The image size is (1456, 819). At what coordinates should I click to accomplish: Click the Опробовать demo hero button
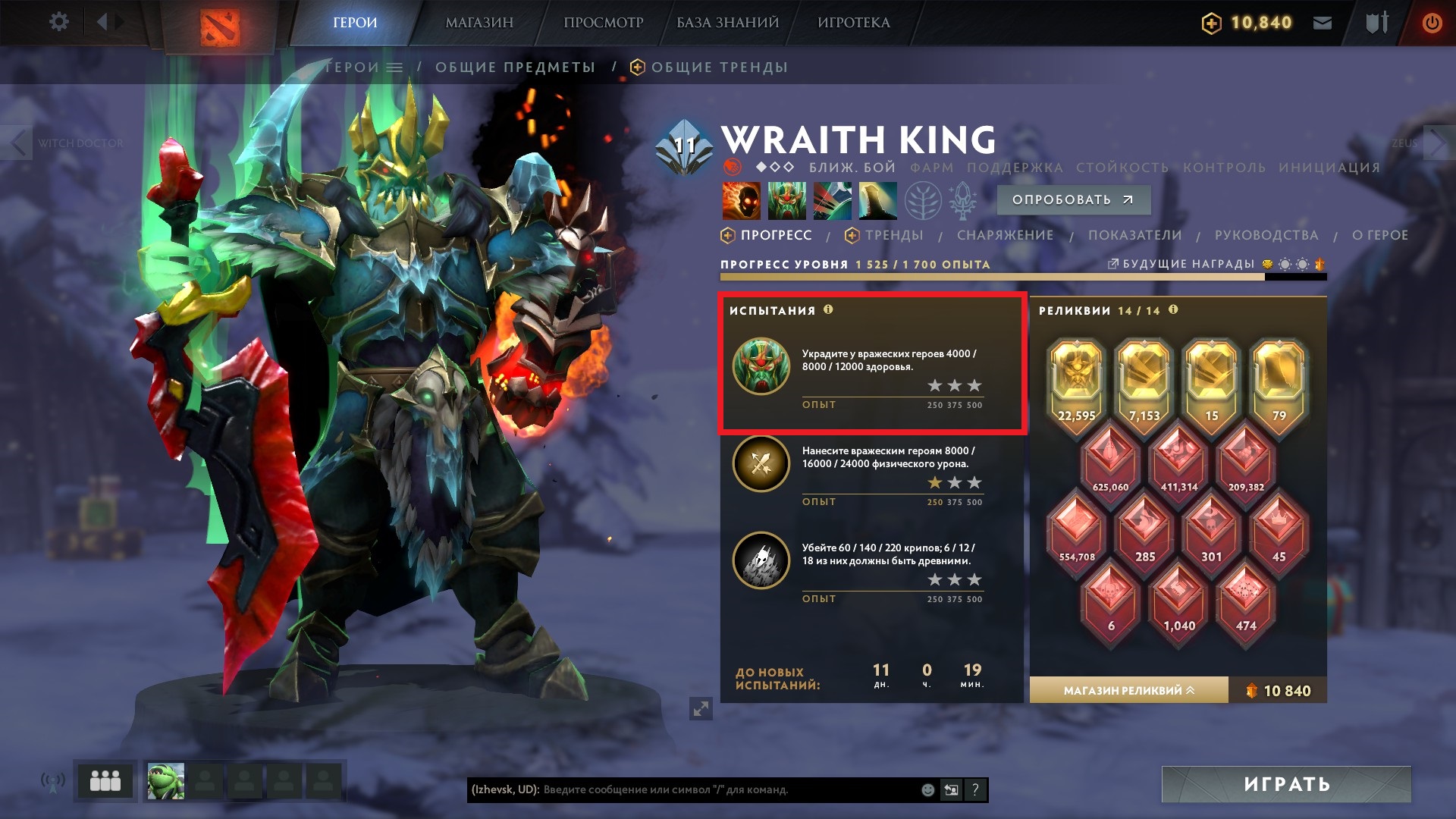click(1073, 200)
